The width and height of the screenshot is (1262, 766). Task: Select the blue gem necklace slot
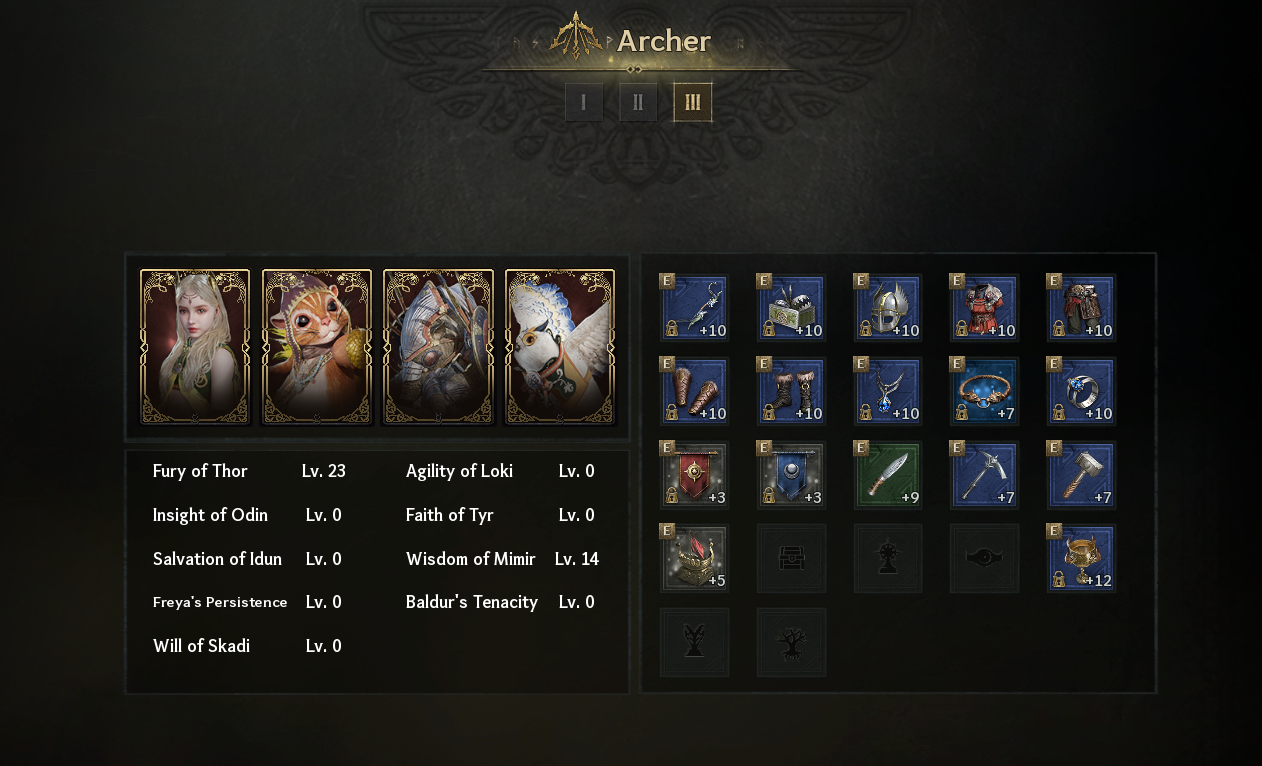point(888,392)
